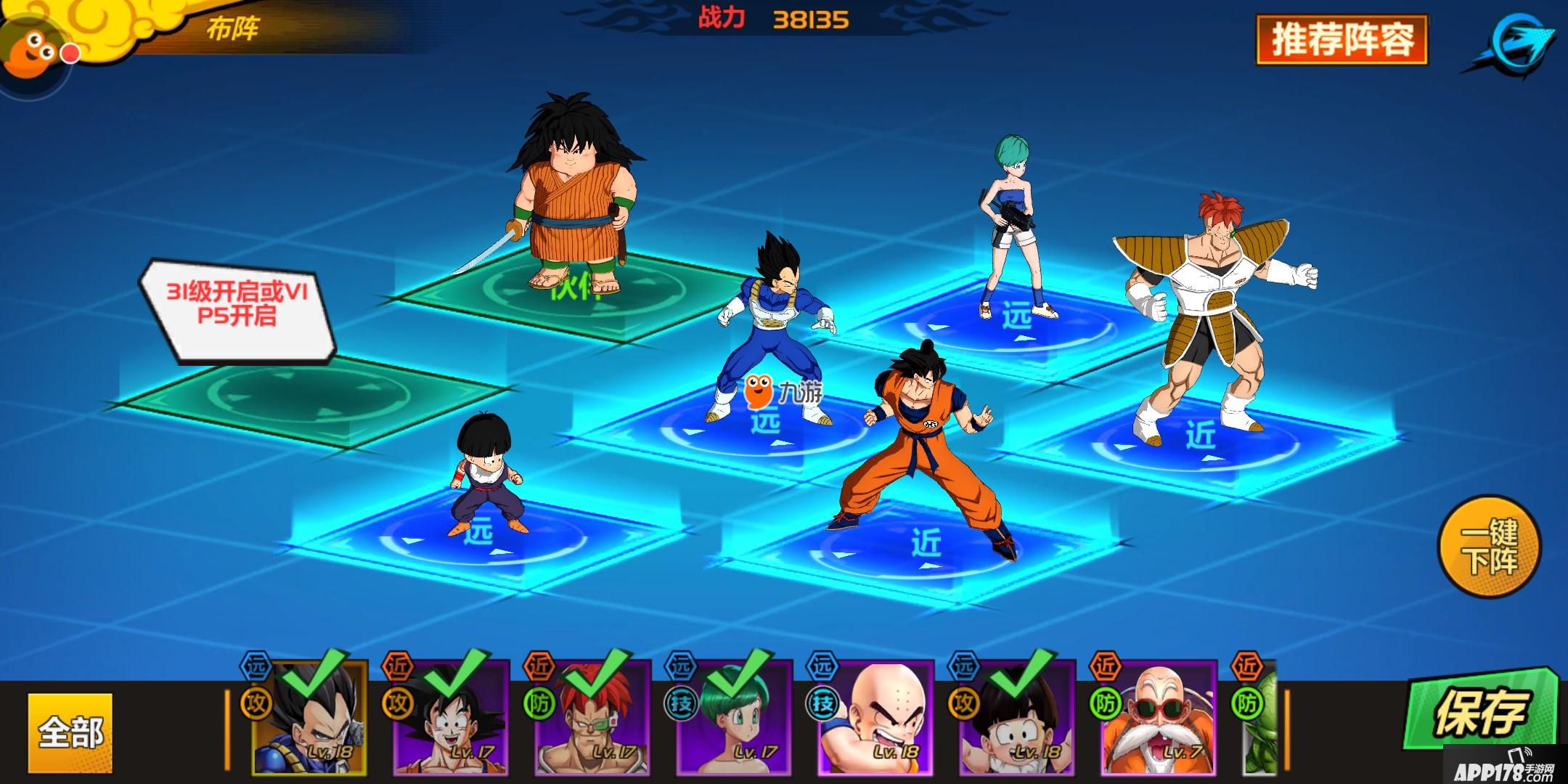
Task: Choose the Goku portrait card
Action: click(450, 717)
